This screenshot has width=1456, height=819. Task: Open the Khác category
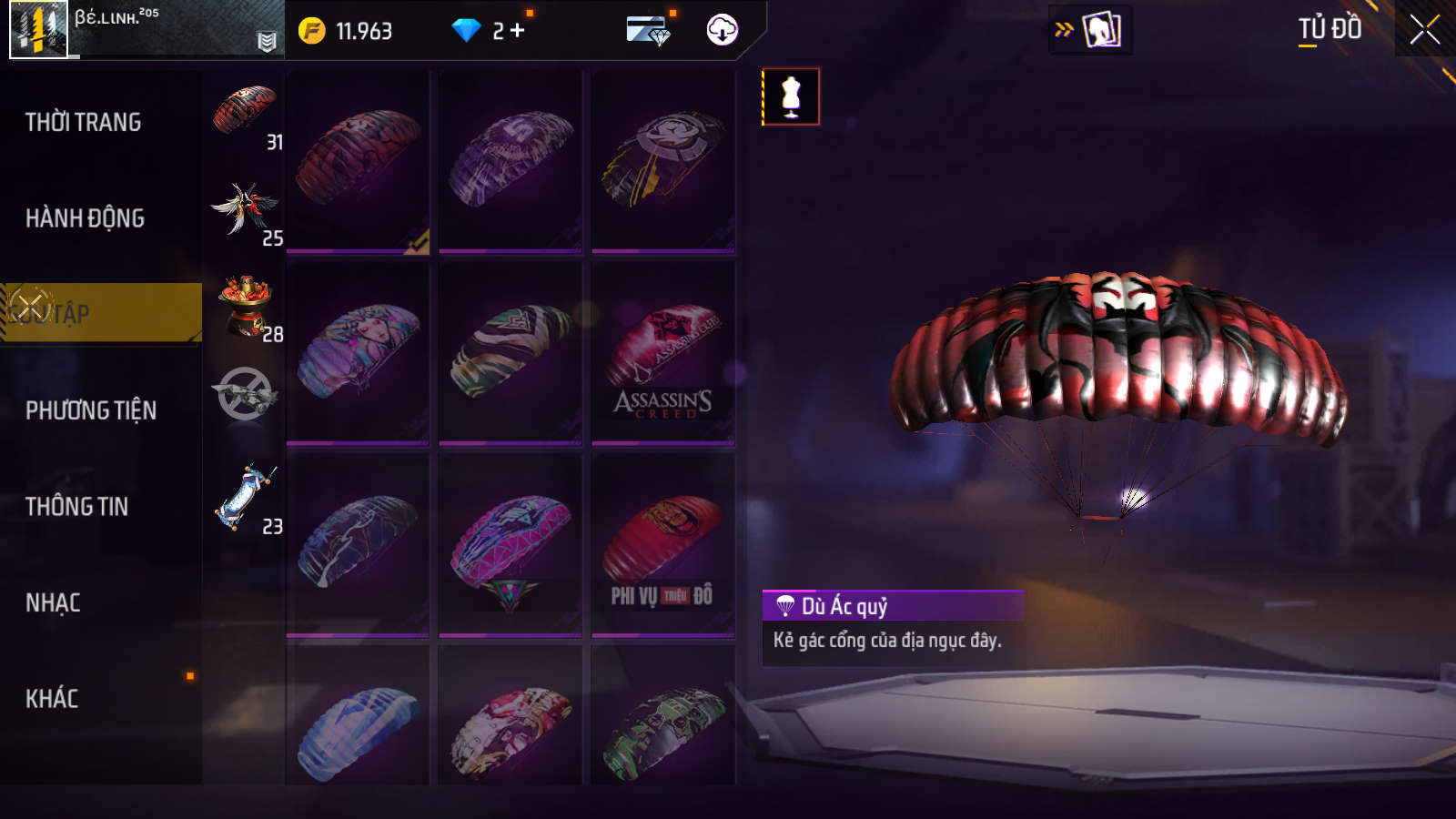(x=52, y=699)
